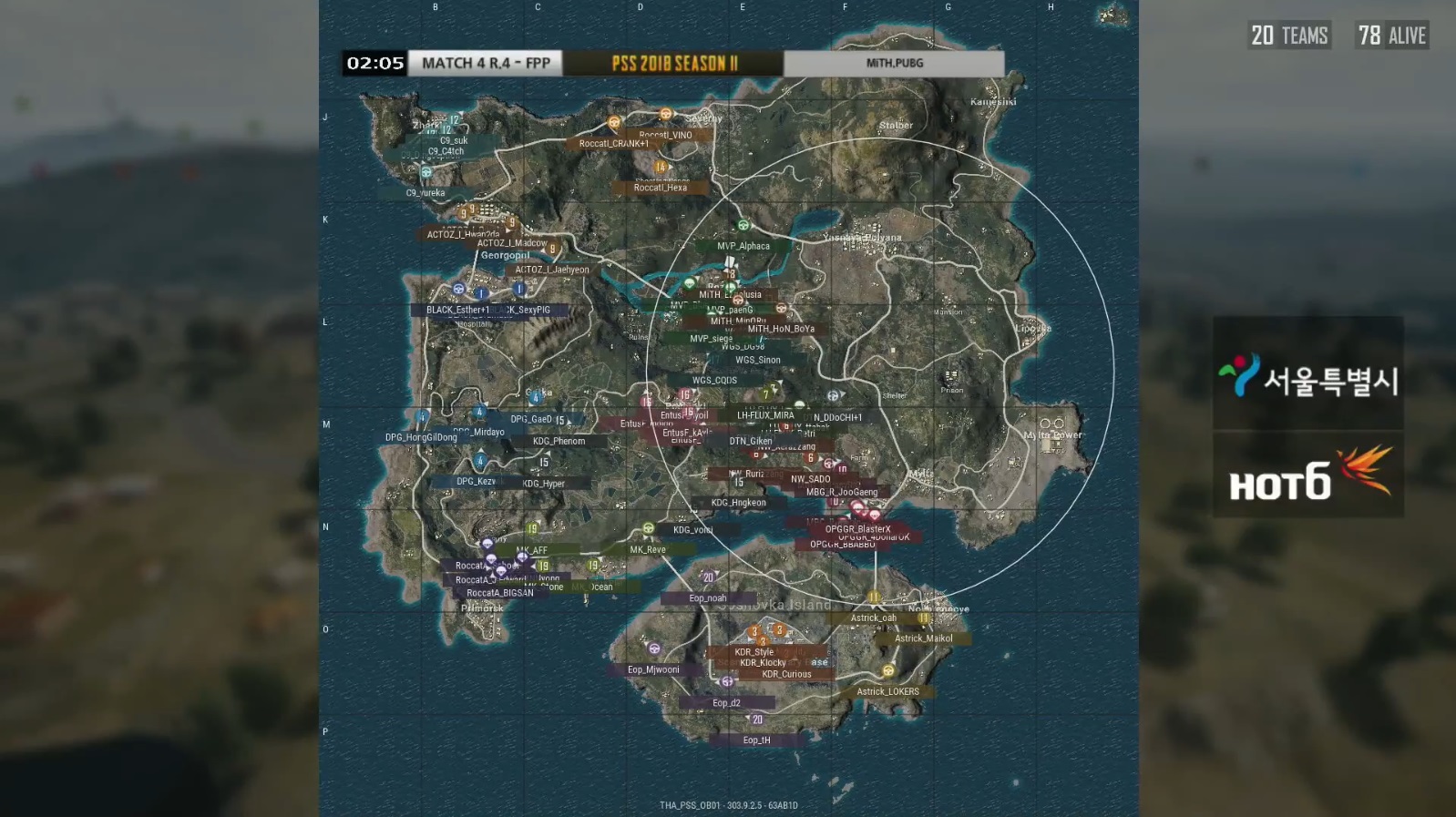Screen dimensions: 1456x817
Task: Select the MBG_R_JooGaeng player marker
Action: point(842,492)
